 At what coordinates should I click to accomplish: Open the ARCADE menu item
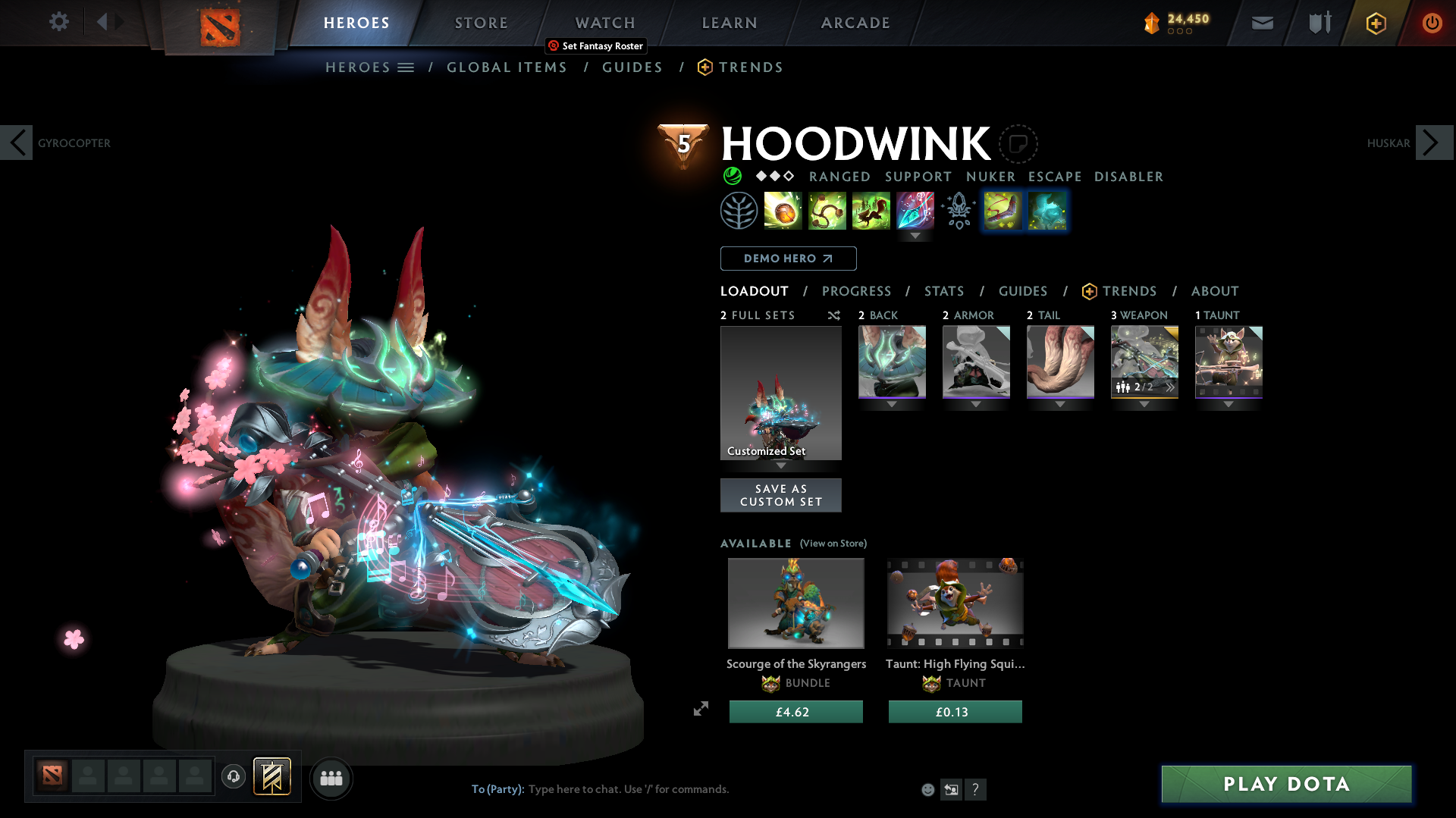(x=855, y=23)
